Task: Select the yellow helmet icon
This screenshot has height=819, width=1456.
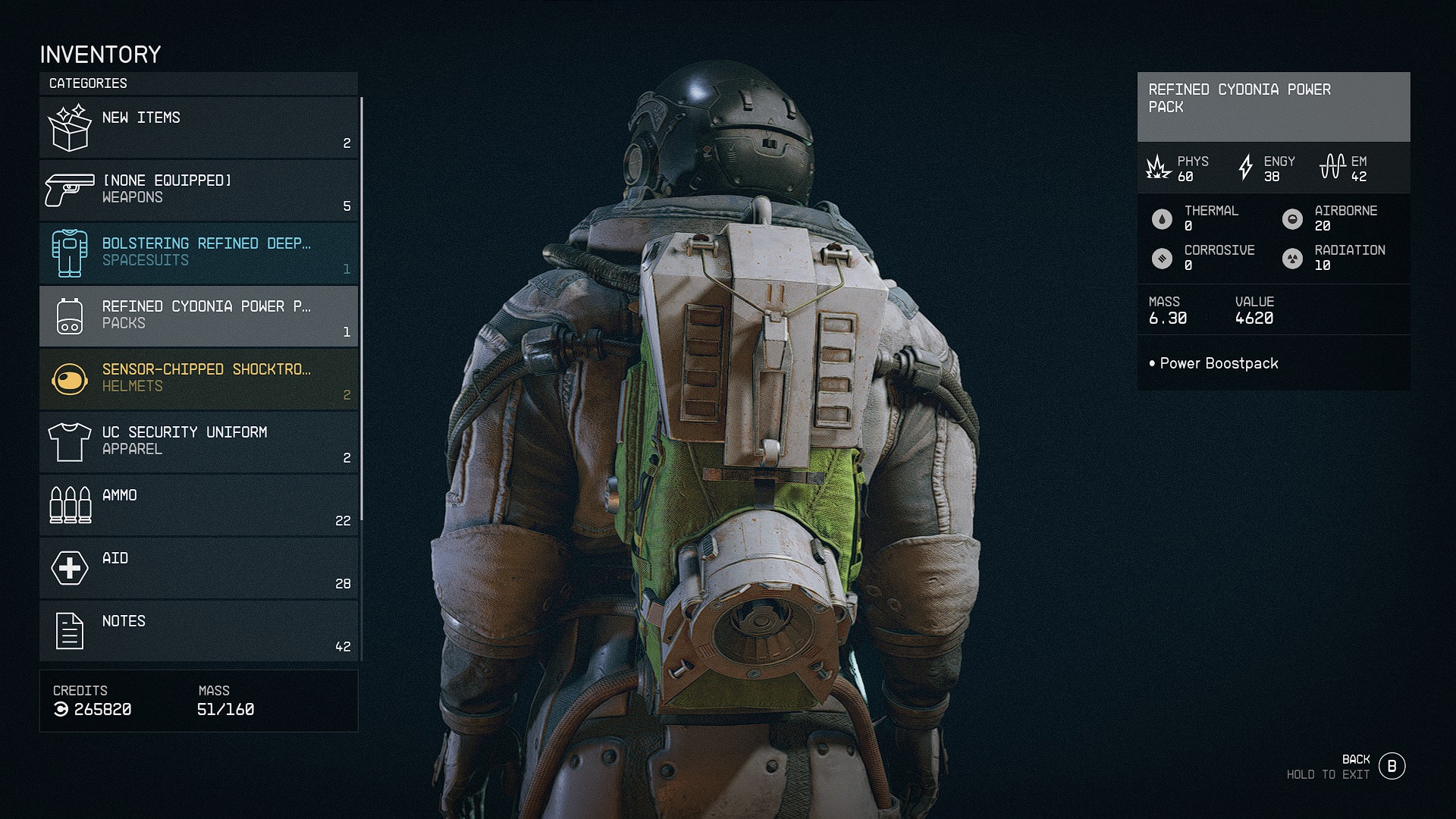Action: 71,378
